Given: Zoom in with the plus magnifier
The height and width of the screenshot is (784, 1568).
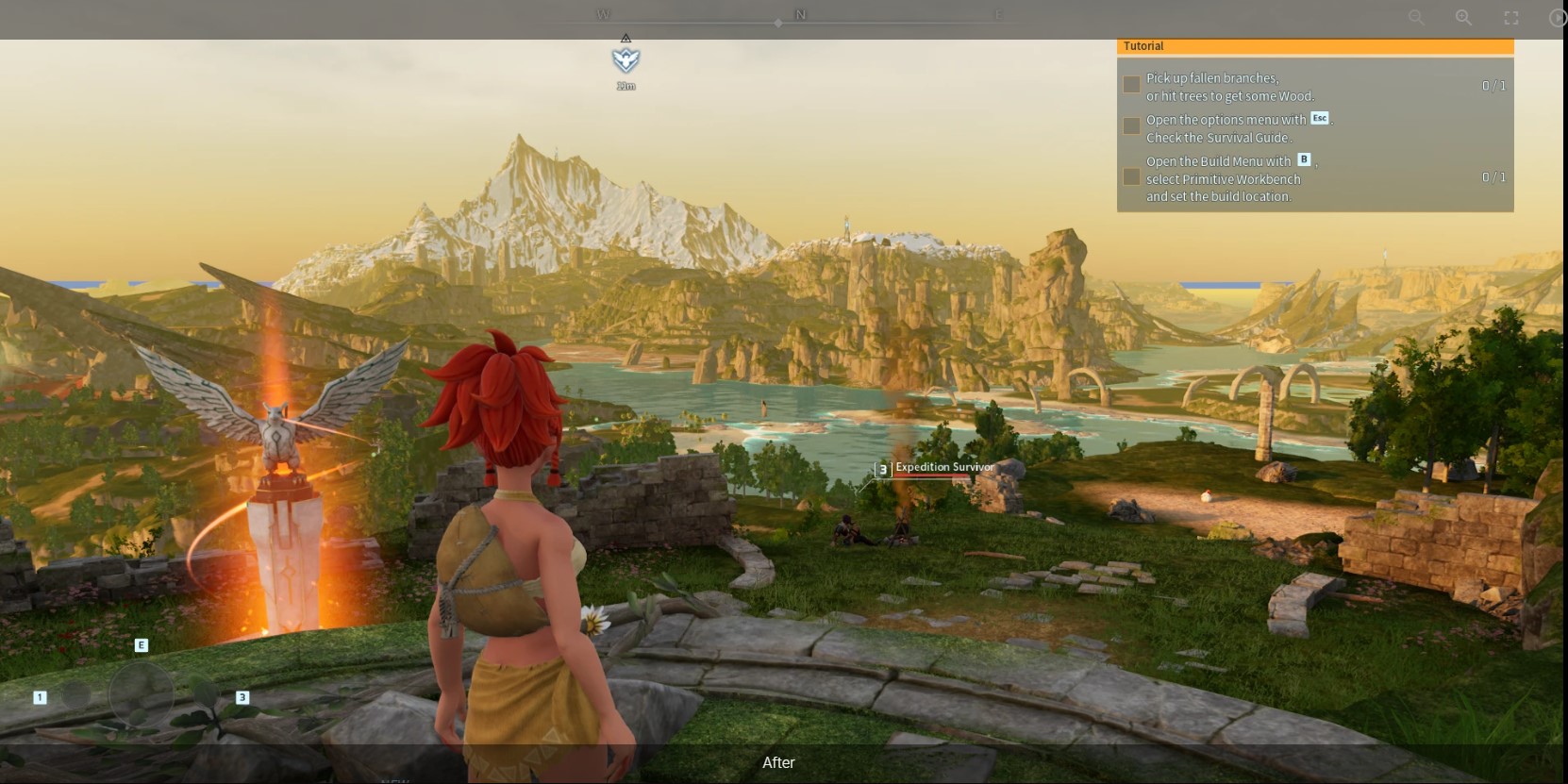Looking at the screenshot, I should click(x=1463, y=18).
